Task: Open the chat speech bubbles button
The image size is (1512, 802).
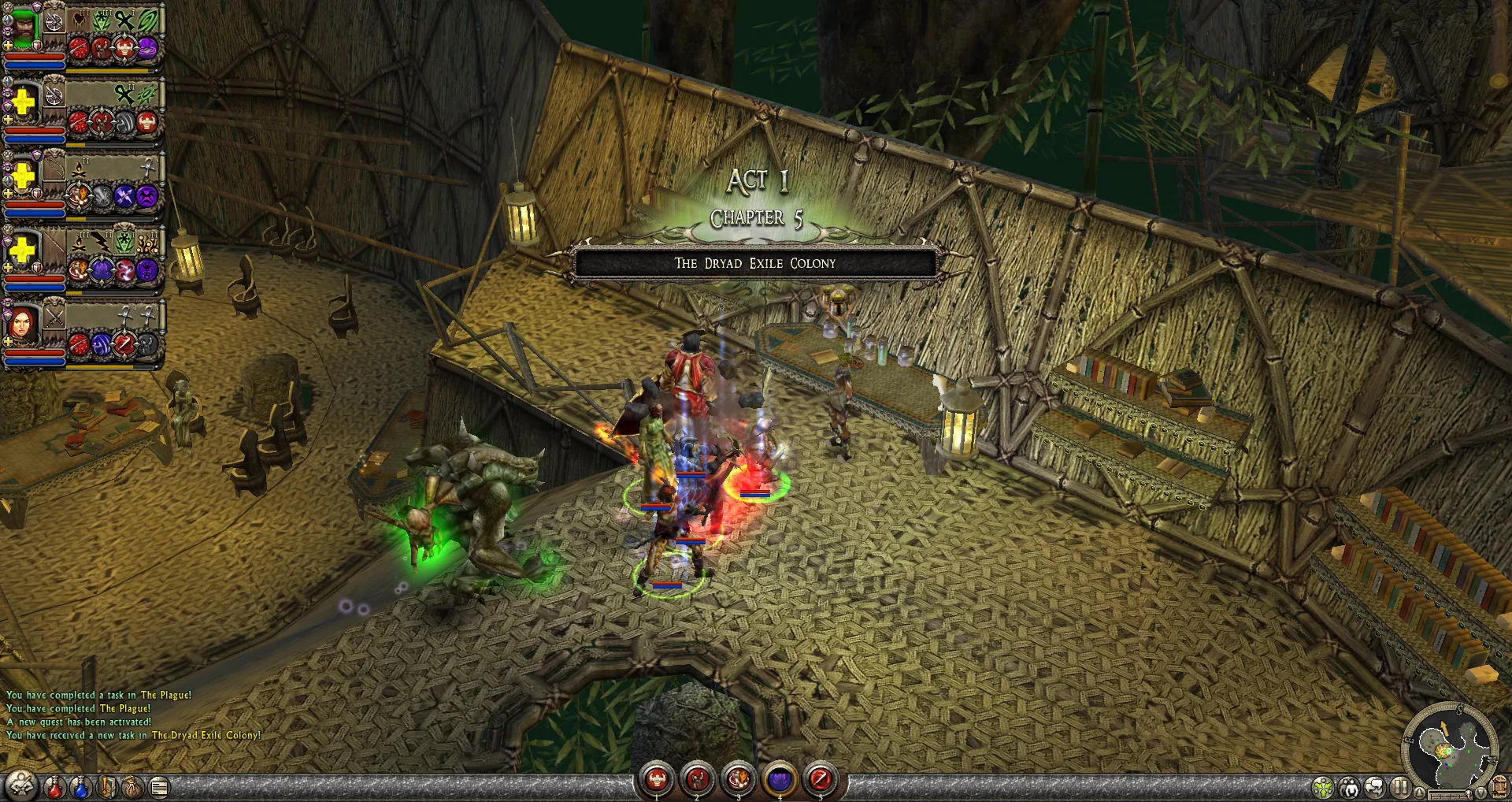Action: 1375,787
